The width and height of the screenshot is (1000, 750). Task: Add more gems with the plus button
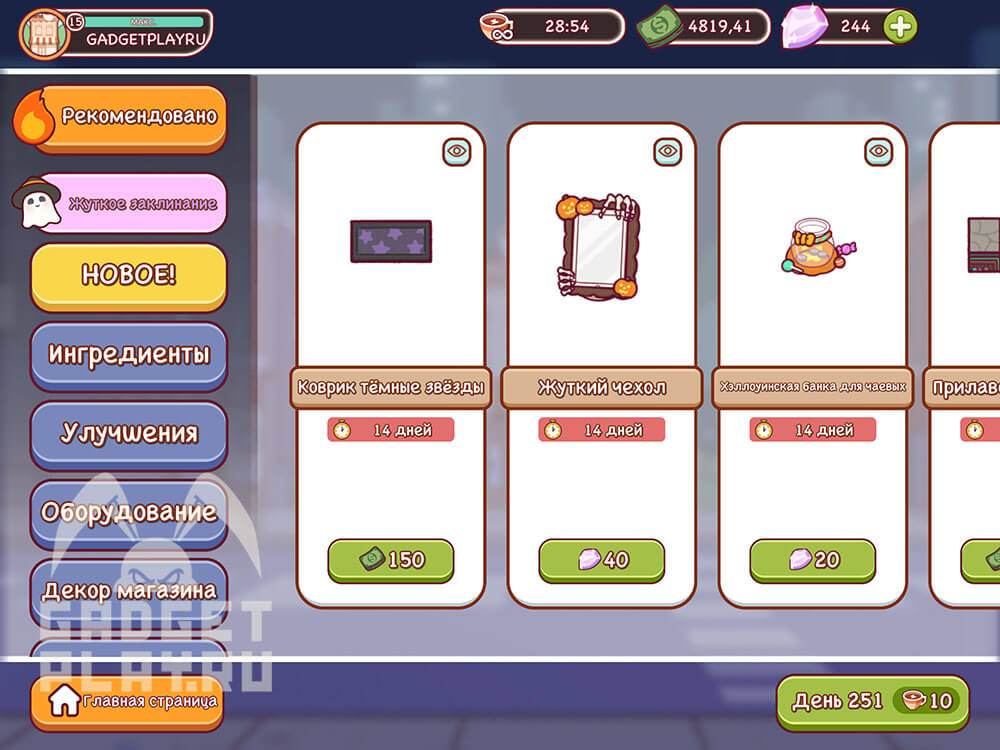click(x=900, y=27)
